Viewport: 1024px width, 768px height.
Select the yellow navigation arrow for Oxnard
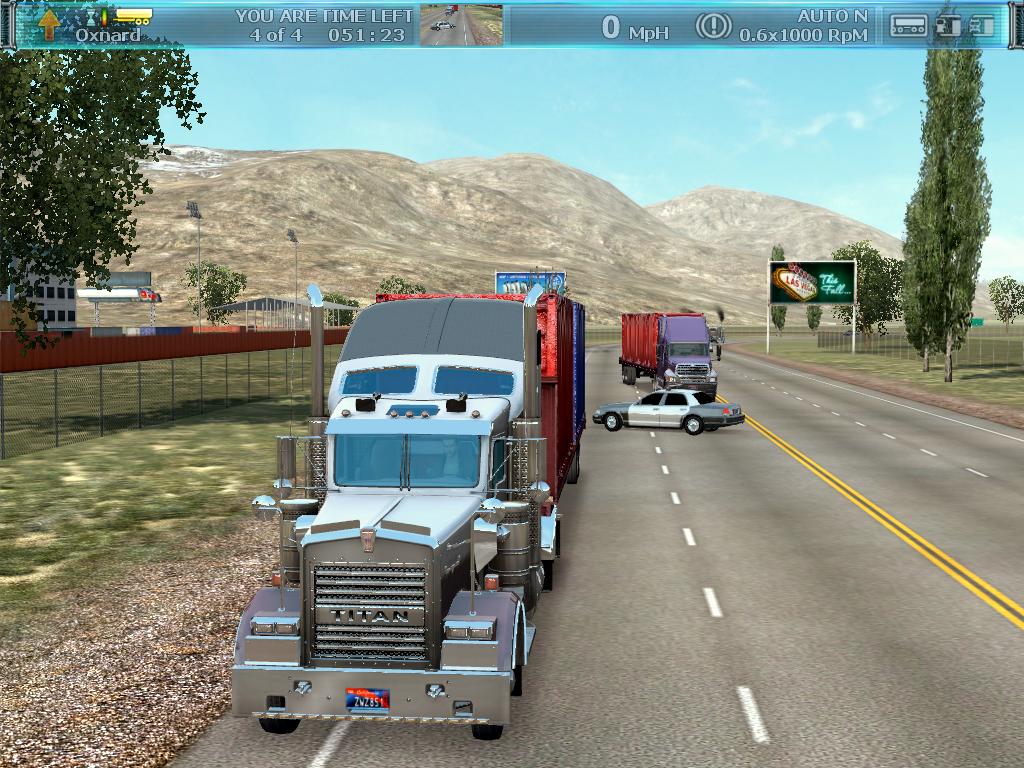49,24
